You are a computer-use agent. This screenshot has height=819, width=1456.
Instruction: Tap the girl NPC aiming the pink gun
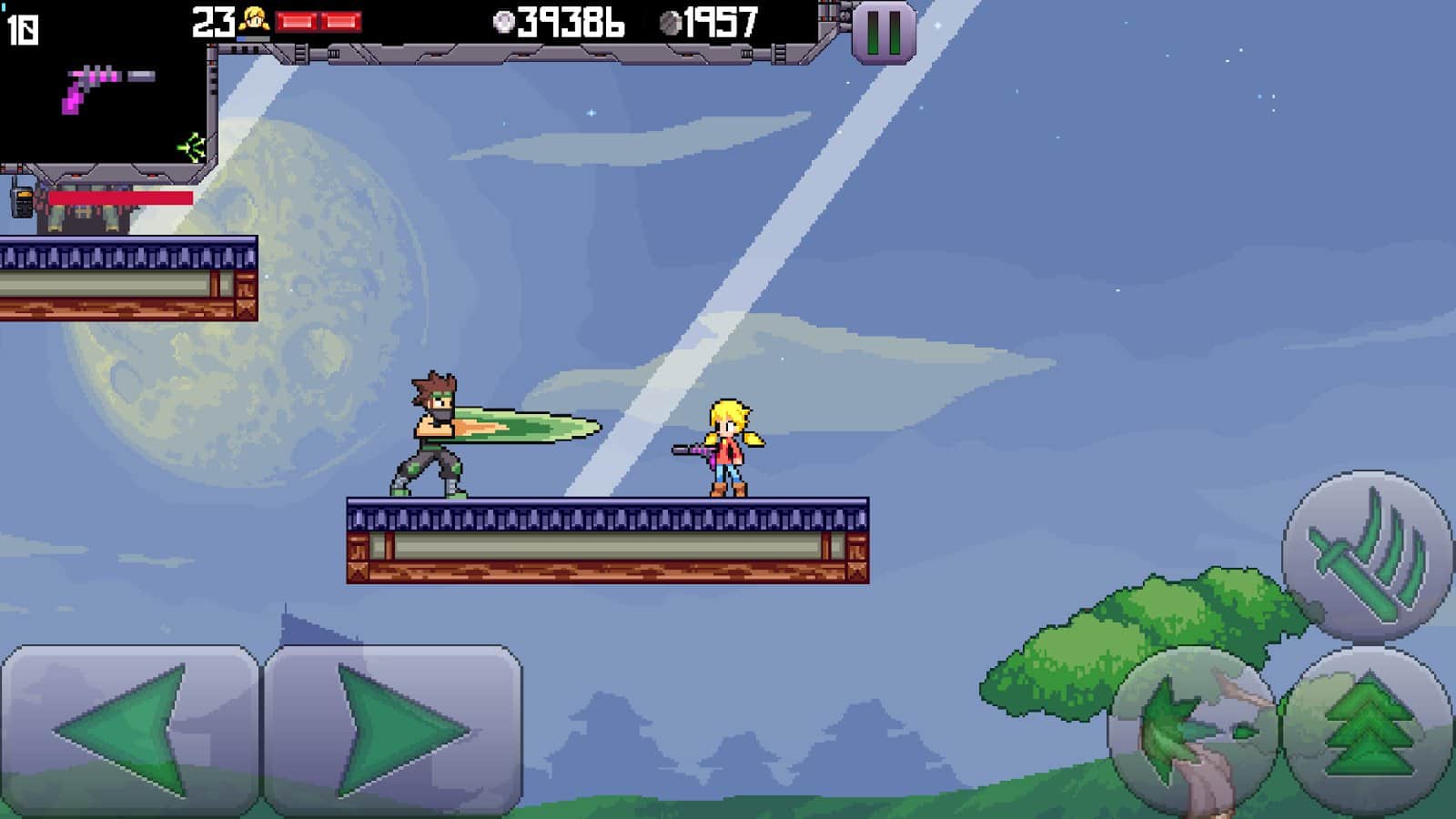click(728, 446)
